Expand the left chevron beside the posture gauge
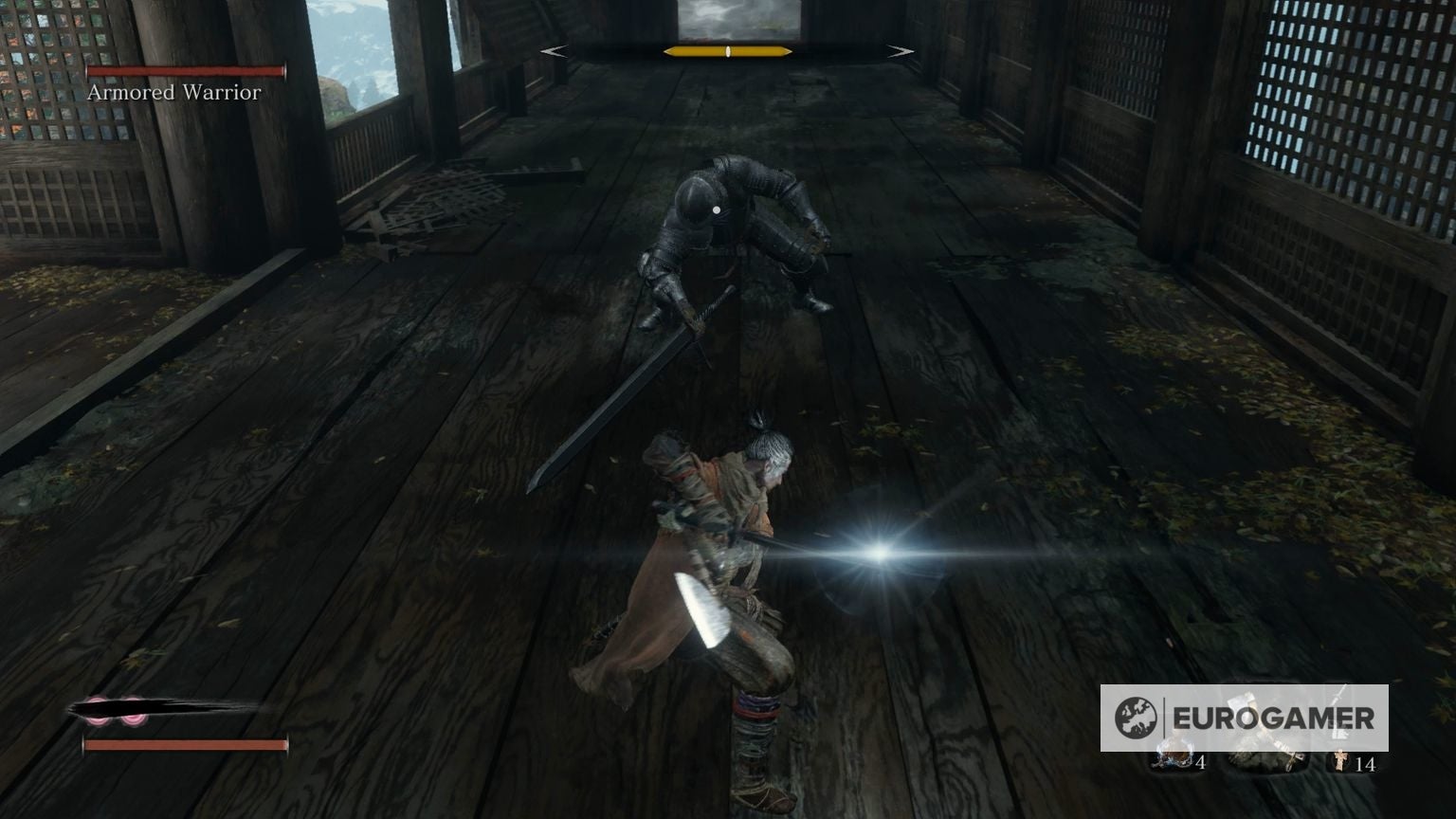 [555, 51]
